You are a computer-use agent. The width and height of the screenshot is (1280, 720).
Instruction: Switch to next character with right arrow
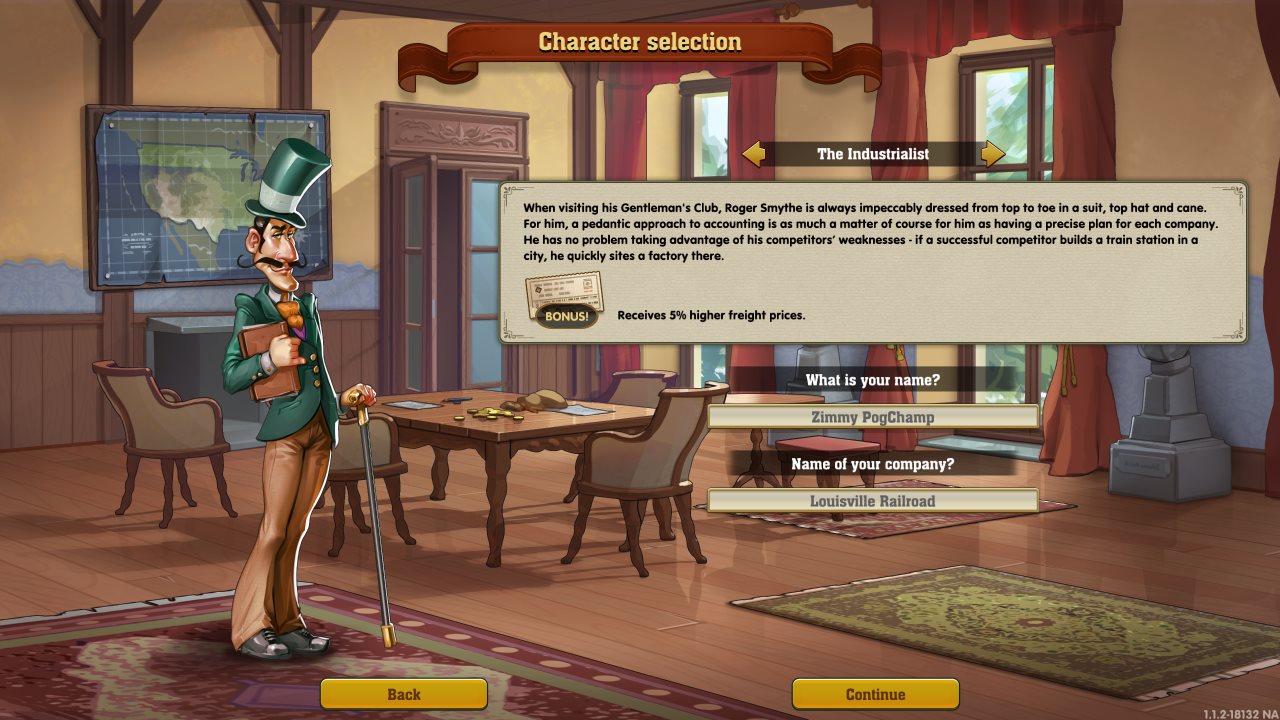pos(992,154)
